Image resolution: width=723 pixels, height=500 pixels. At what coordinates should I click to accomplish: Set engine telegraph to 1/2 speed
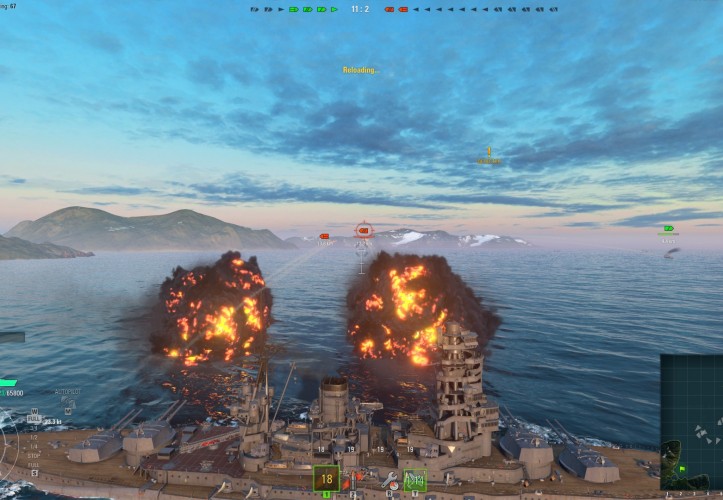click(35, 439)
